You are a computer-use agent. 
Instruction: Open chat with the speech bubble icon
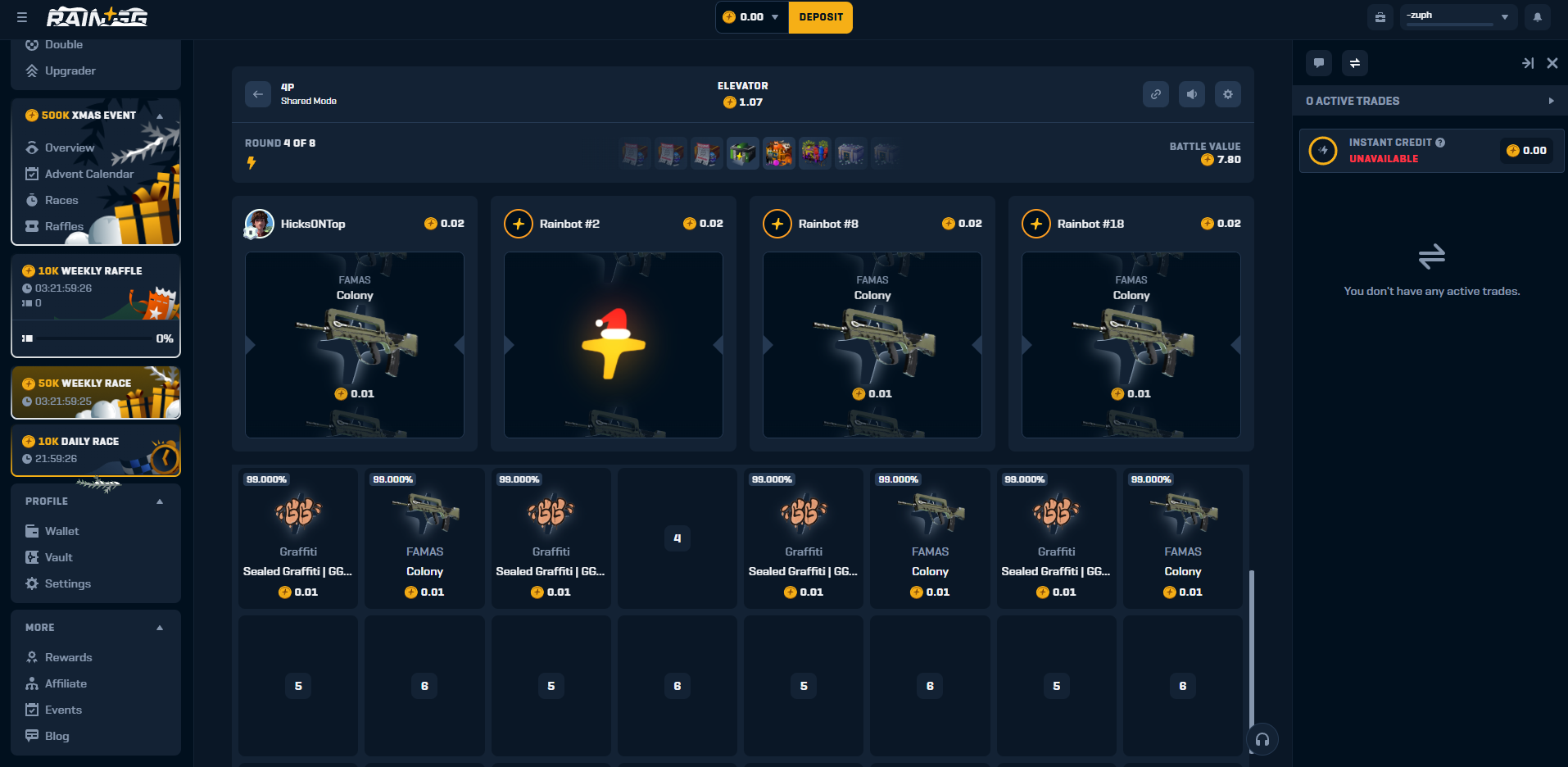pyautogui.click(x=1319, y=63)
